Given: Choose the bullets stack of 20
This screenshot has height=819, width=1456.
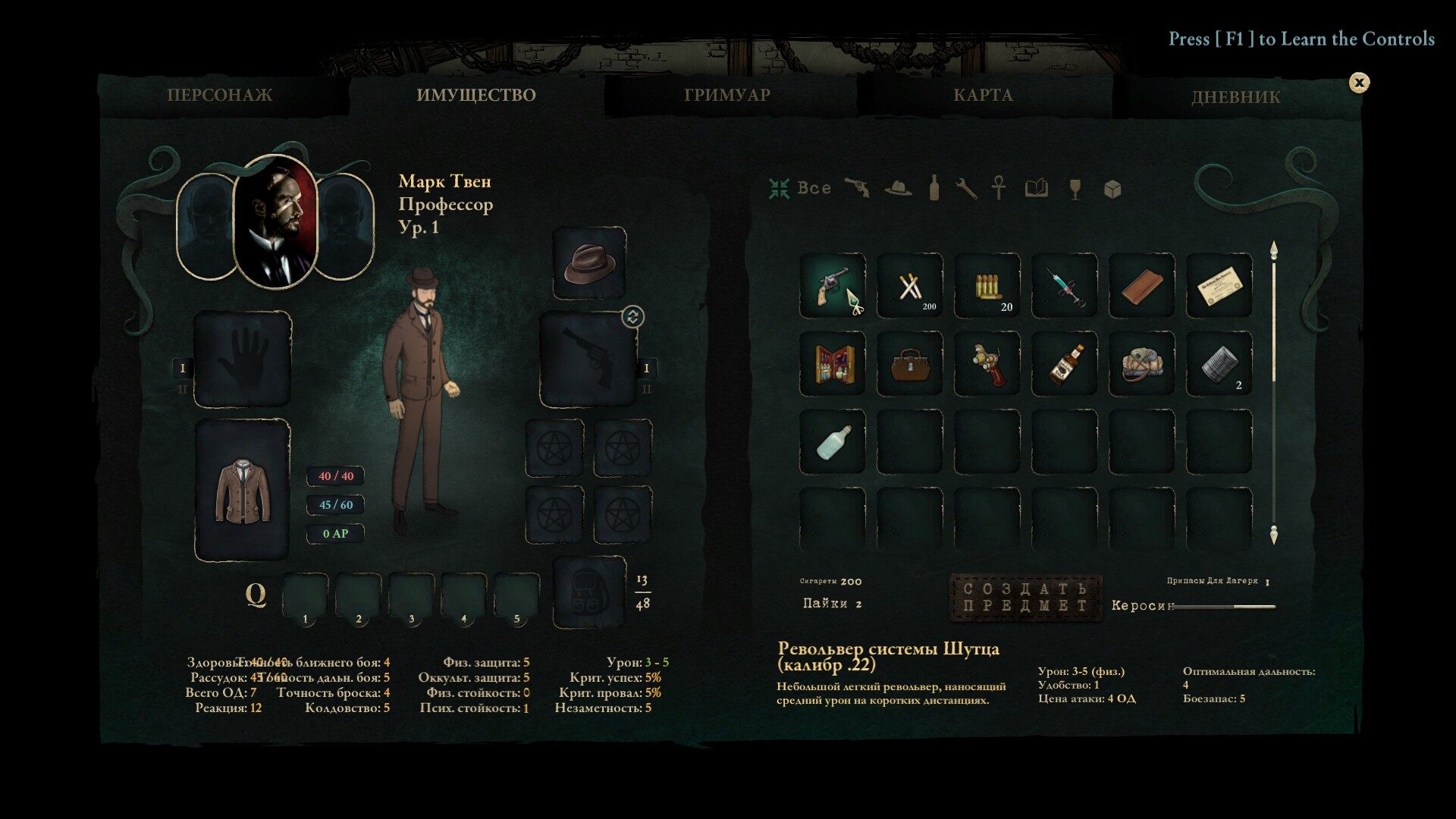Looking at the screenshot, I should coord(987,286).
